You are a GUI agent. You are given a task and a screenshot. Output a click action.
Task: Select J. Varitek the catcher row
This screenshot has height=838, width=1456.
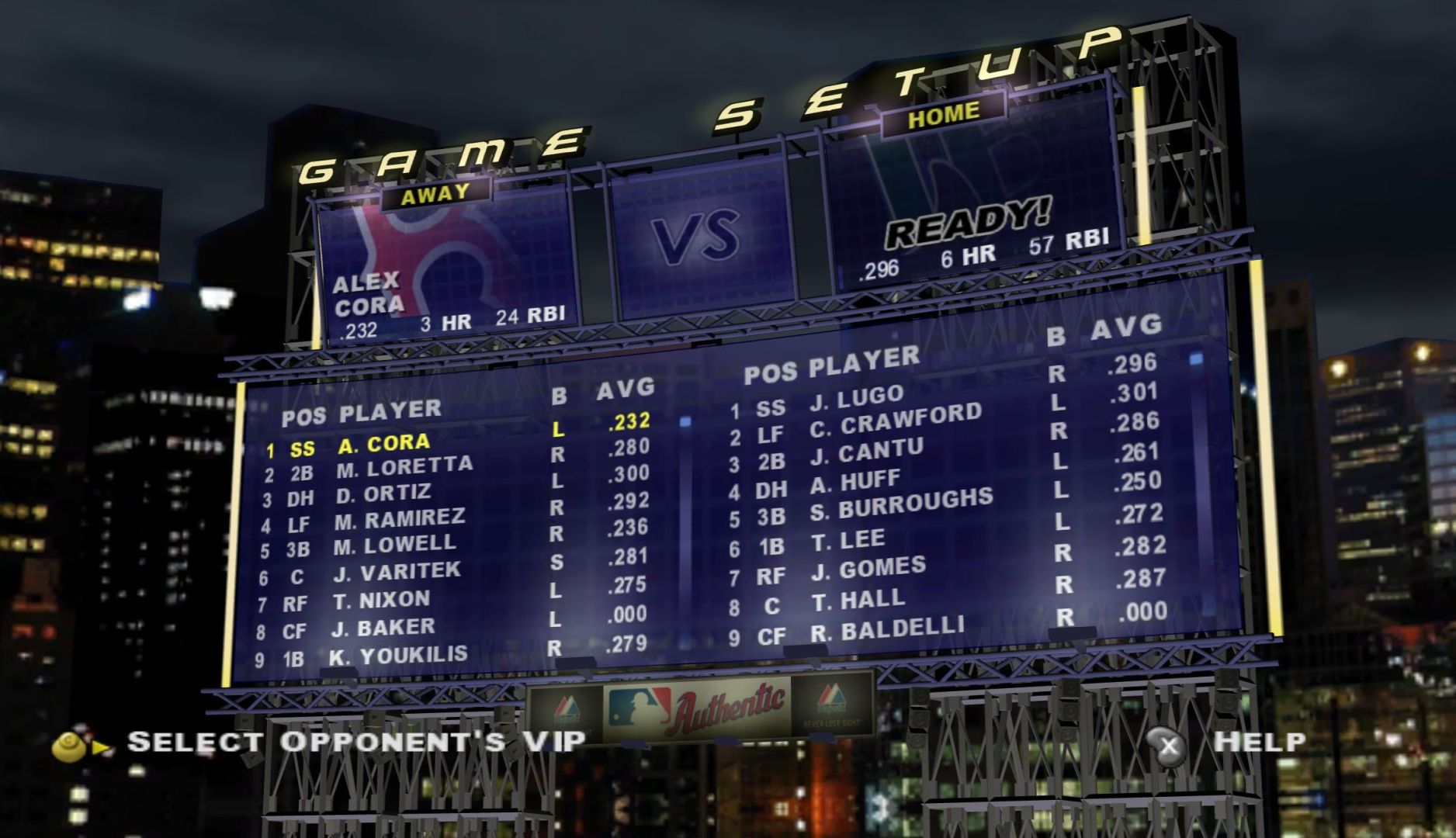397,573
